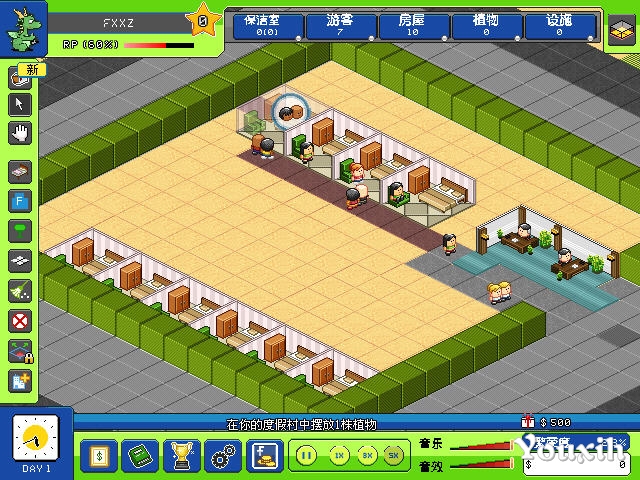
Task: Pick the green plant placement tool
Action: click(x=21, y=230)
